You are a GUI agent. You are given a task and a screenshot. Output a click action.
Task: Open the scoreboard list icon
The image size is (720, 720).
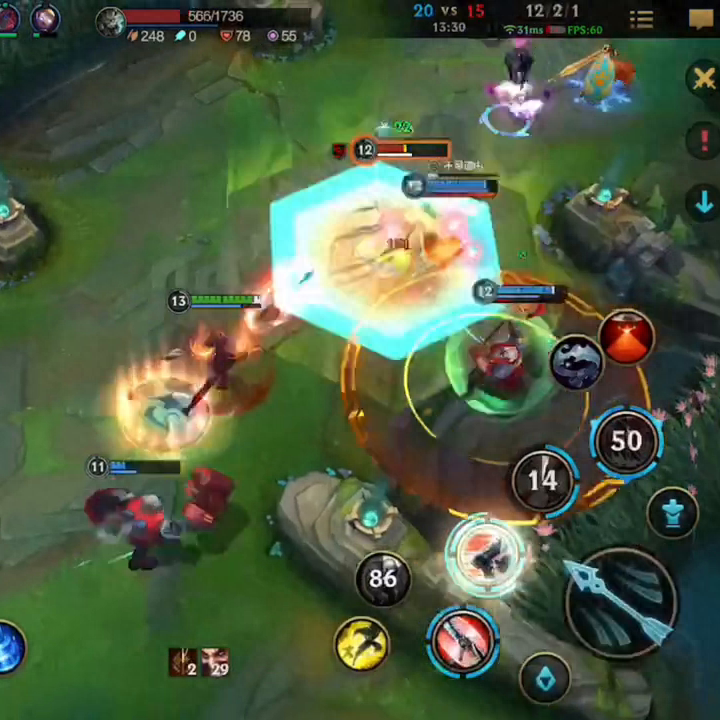pos(641,19)
